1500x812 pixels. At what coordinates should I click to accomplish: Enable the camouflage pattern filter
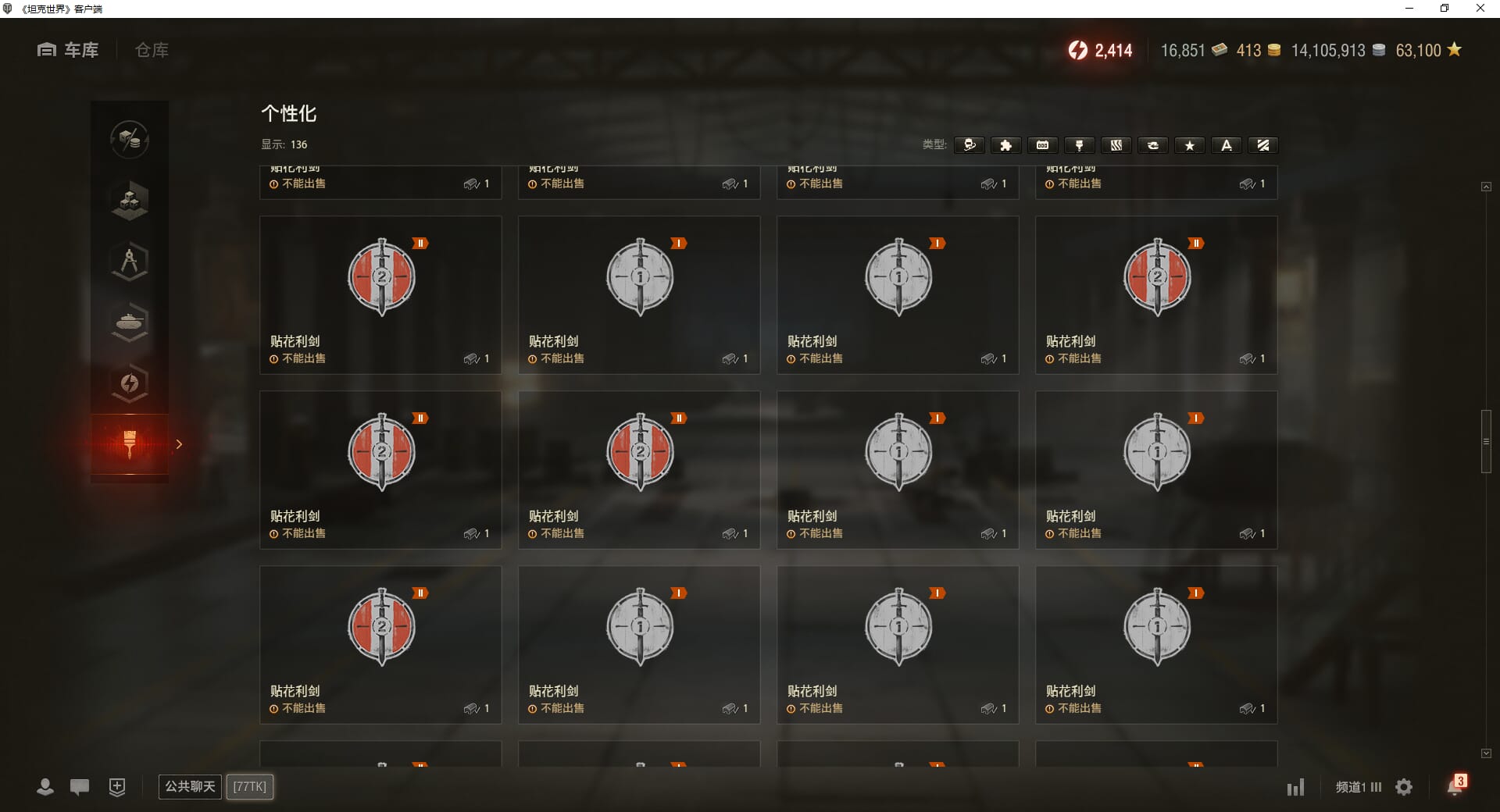tap(1116, 145)
